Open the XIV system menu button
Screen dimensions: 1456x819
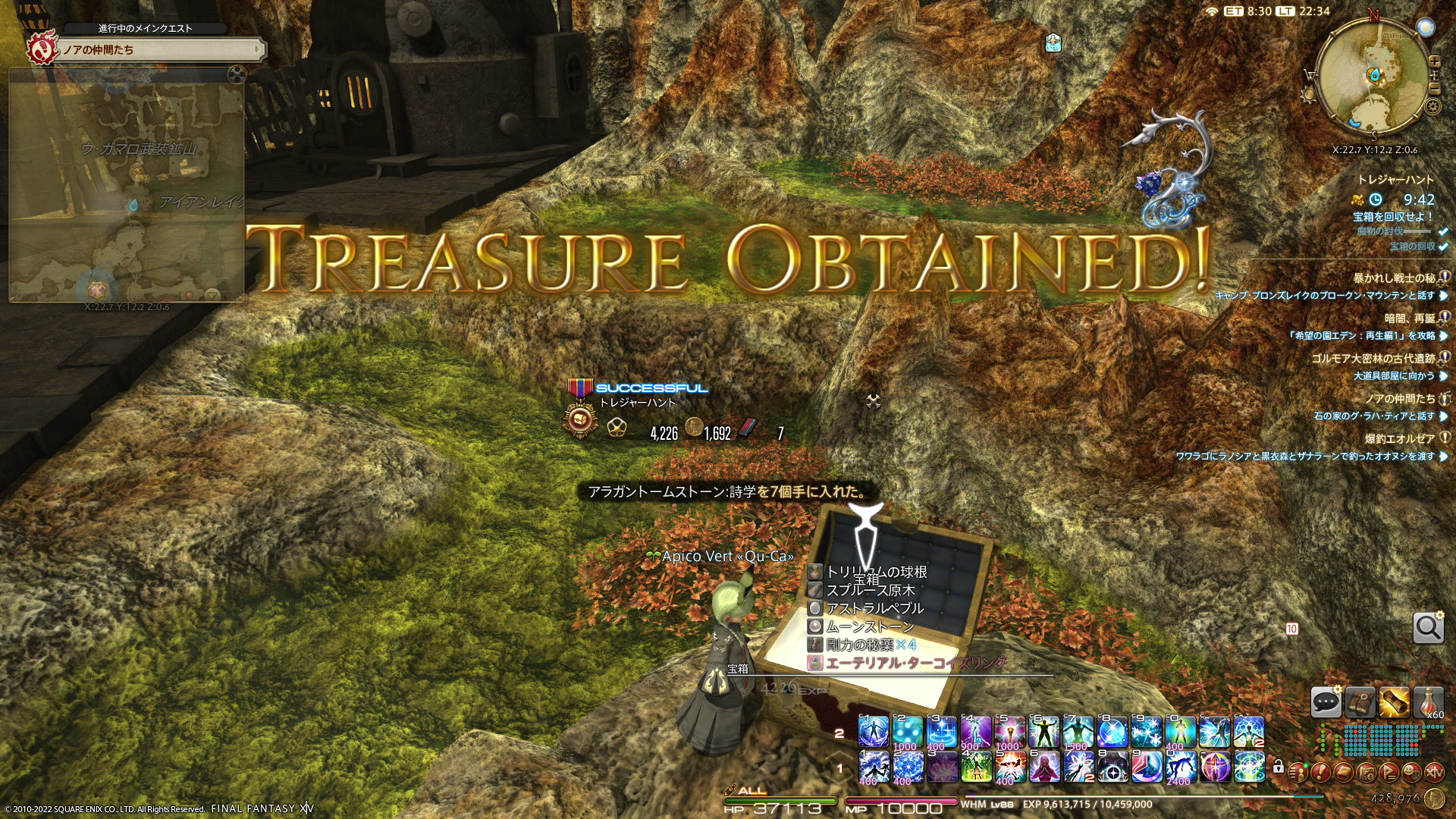click(1435, 773)
